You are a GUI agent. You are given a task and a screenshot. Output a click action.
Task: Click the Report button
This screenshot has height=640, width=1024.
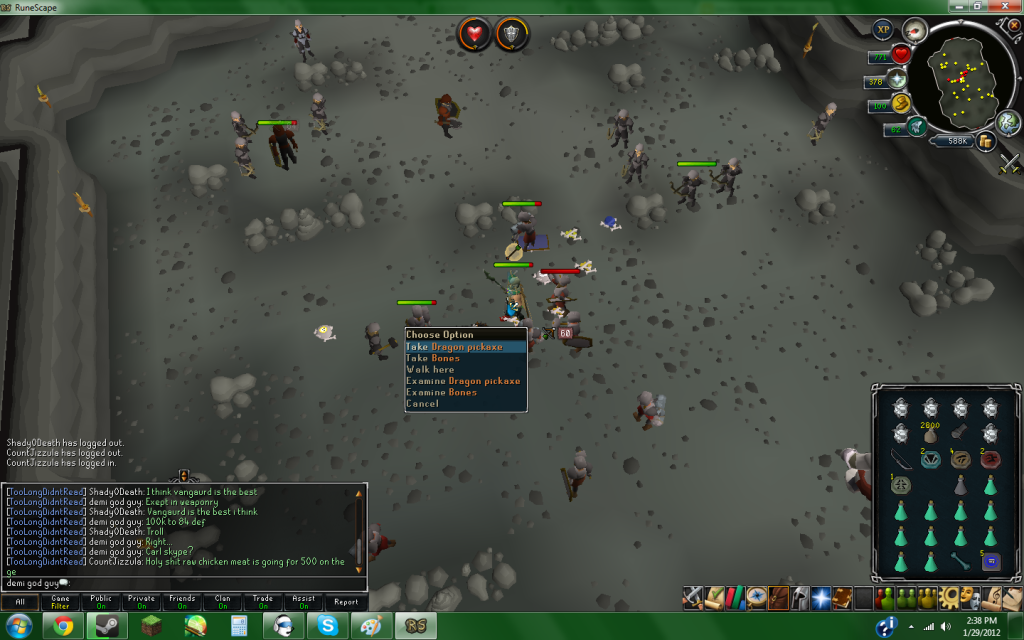[x=345, y=602]
